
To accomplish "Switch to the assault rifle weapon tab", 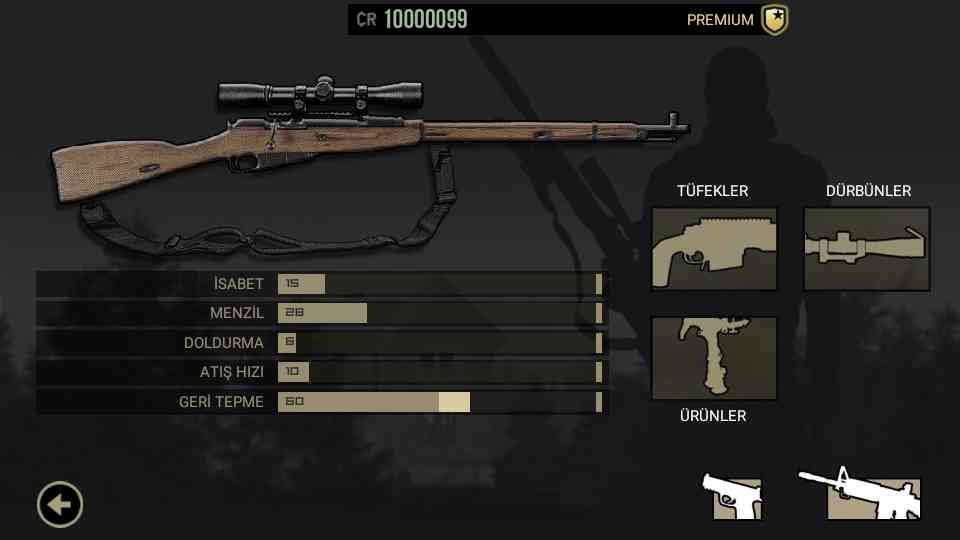I will 860,495.
